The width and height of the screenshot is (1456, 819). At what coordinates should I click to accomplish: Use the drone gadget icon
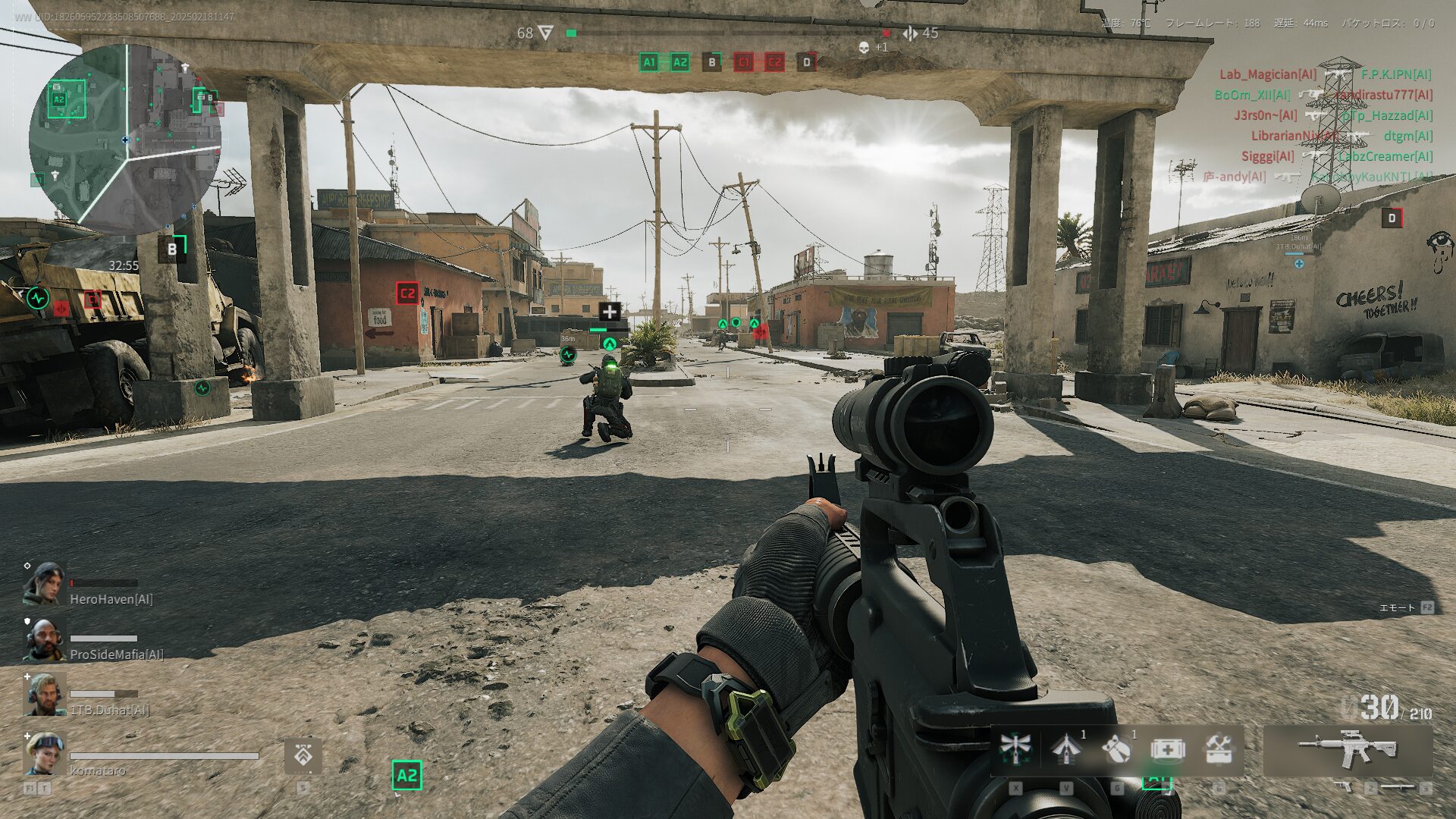coord(1015,748)
